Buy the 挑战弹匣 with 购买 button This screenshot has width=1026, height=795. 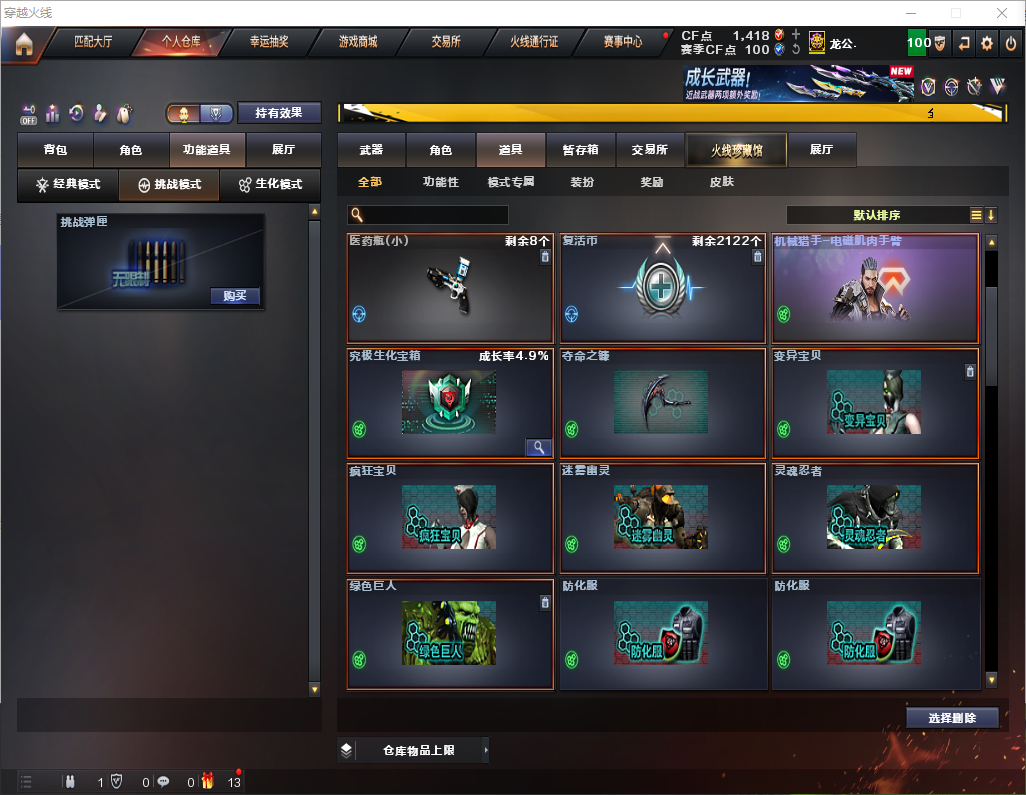pos(234,296)
